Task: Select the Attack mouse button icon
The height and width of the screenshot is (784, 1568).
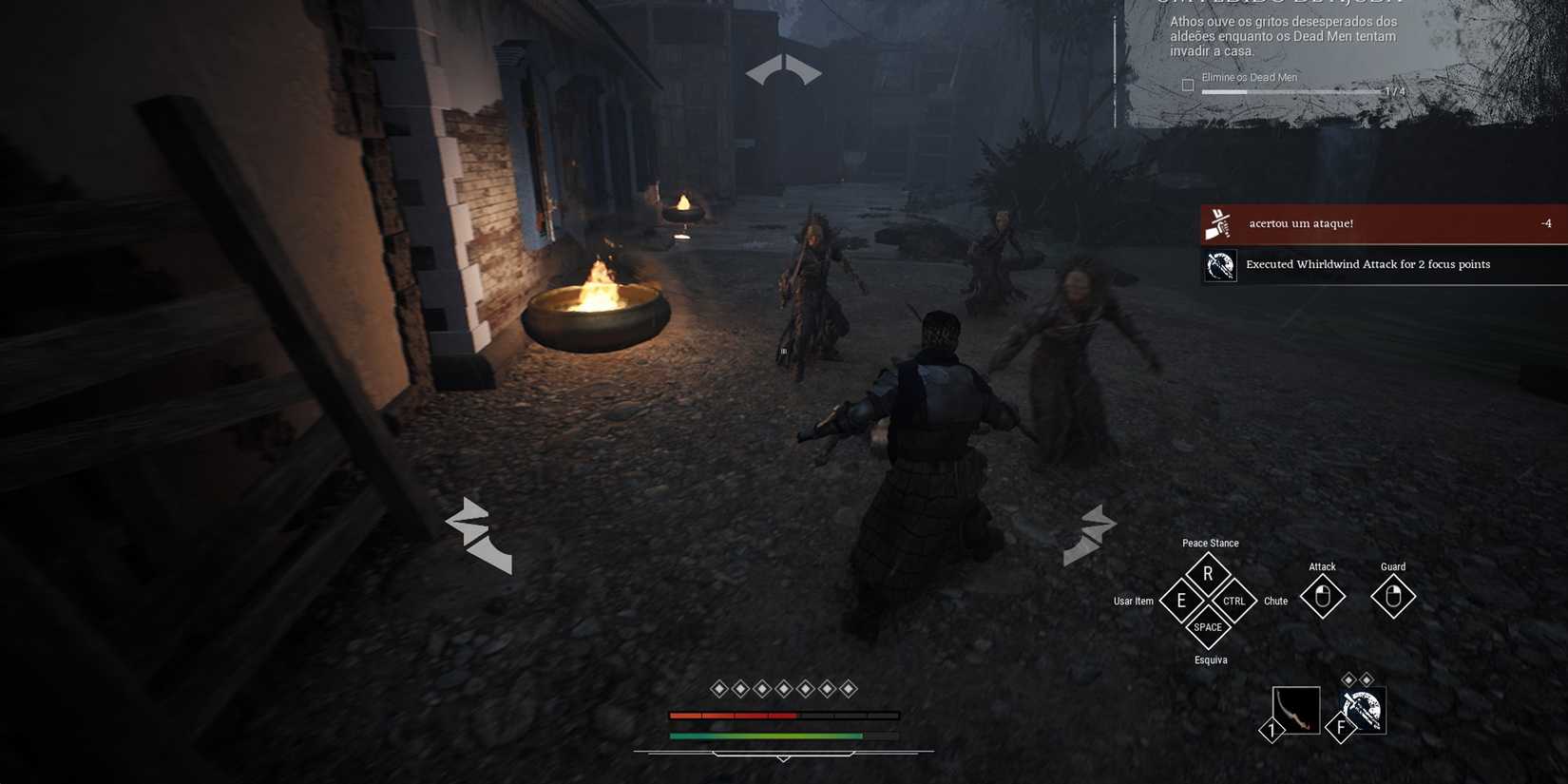Action: (x=1322, y=597)
